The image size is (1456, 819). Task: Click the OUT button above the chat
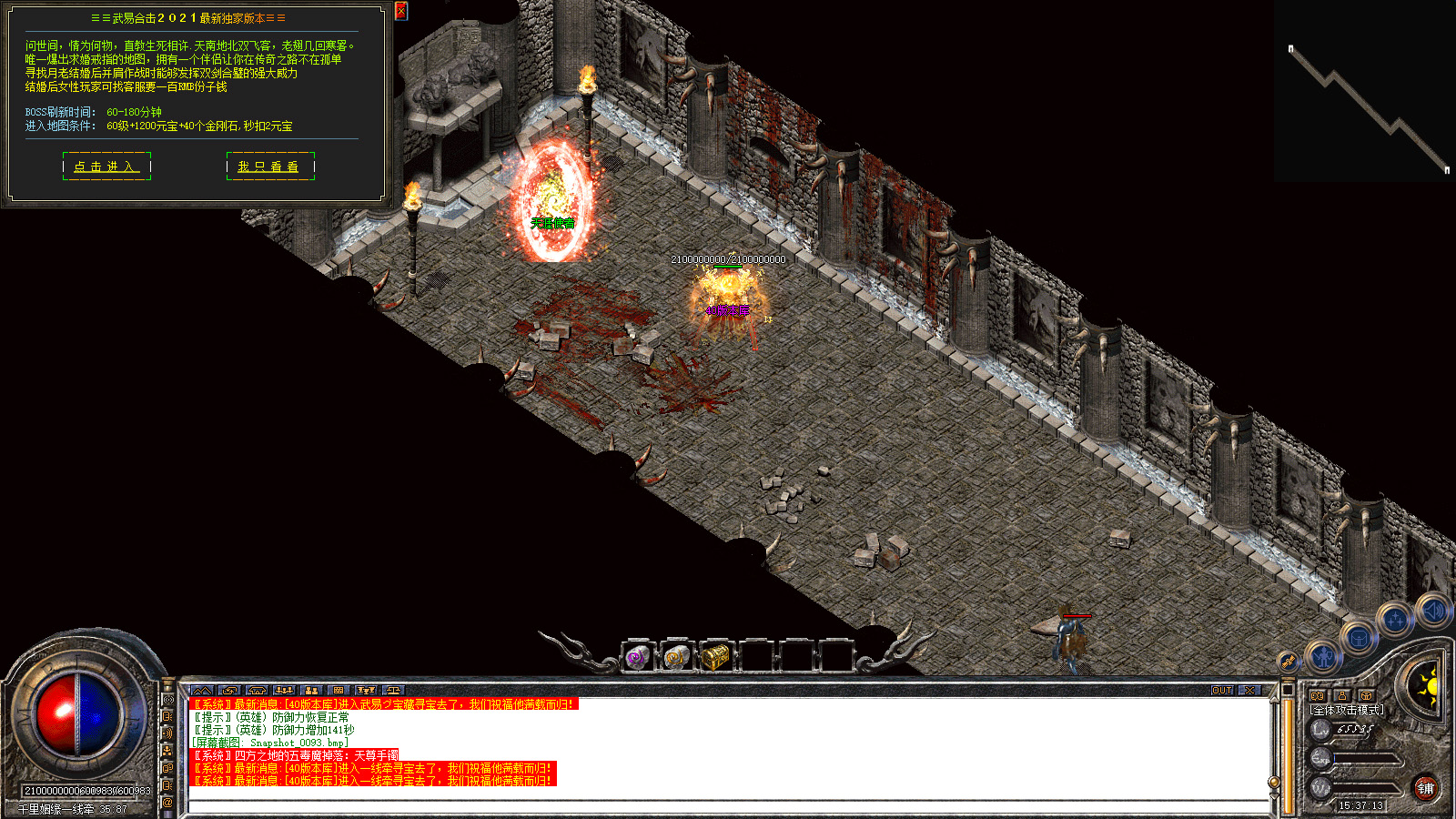tap(1222, 691)
